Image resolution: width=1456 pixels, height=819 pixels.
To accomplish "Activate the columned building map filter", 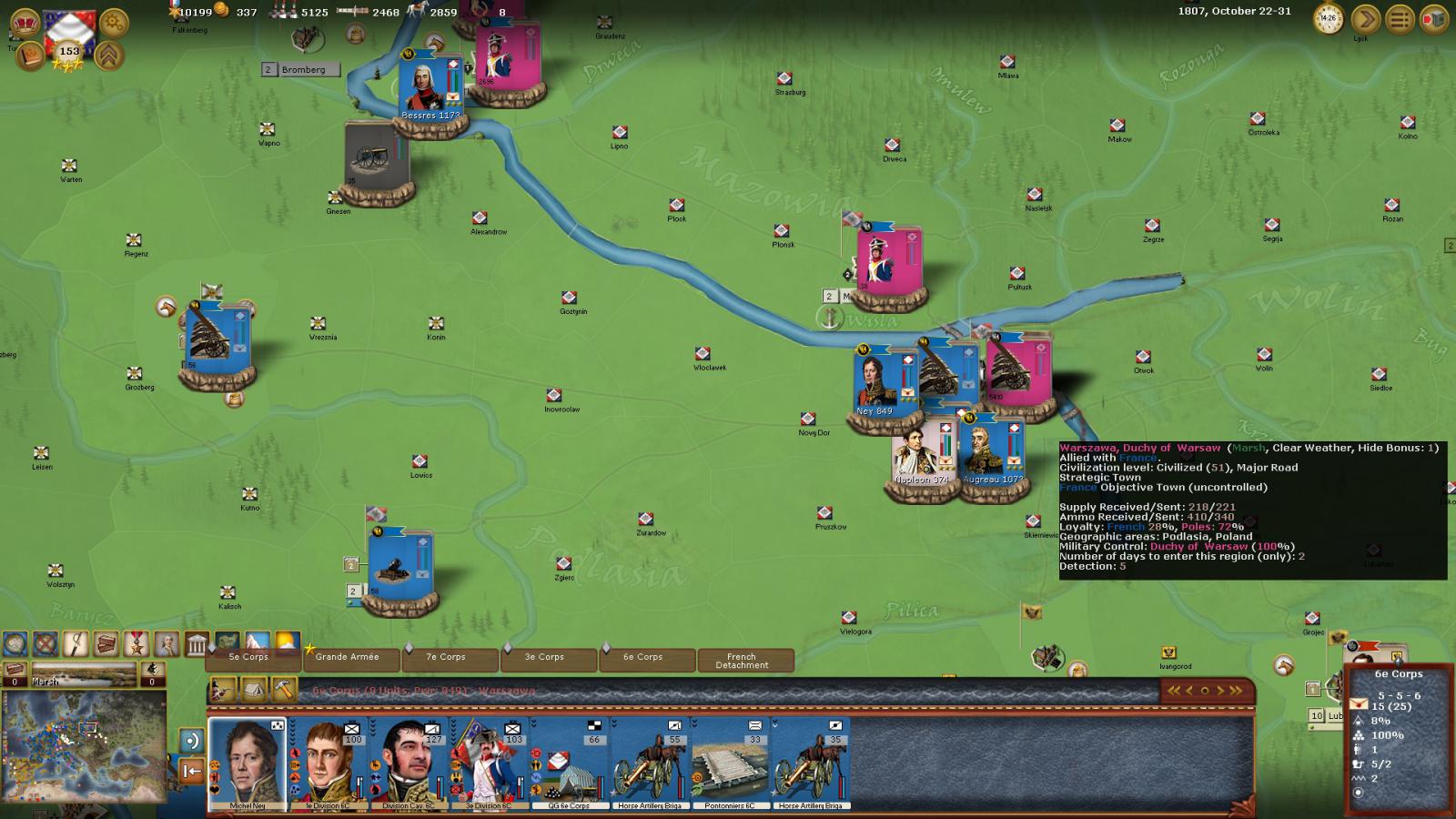I will point(197,644).
